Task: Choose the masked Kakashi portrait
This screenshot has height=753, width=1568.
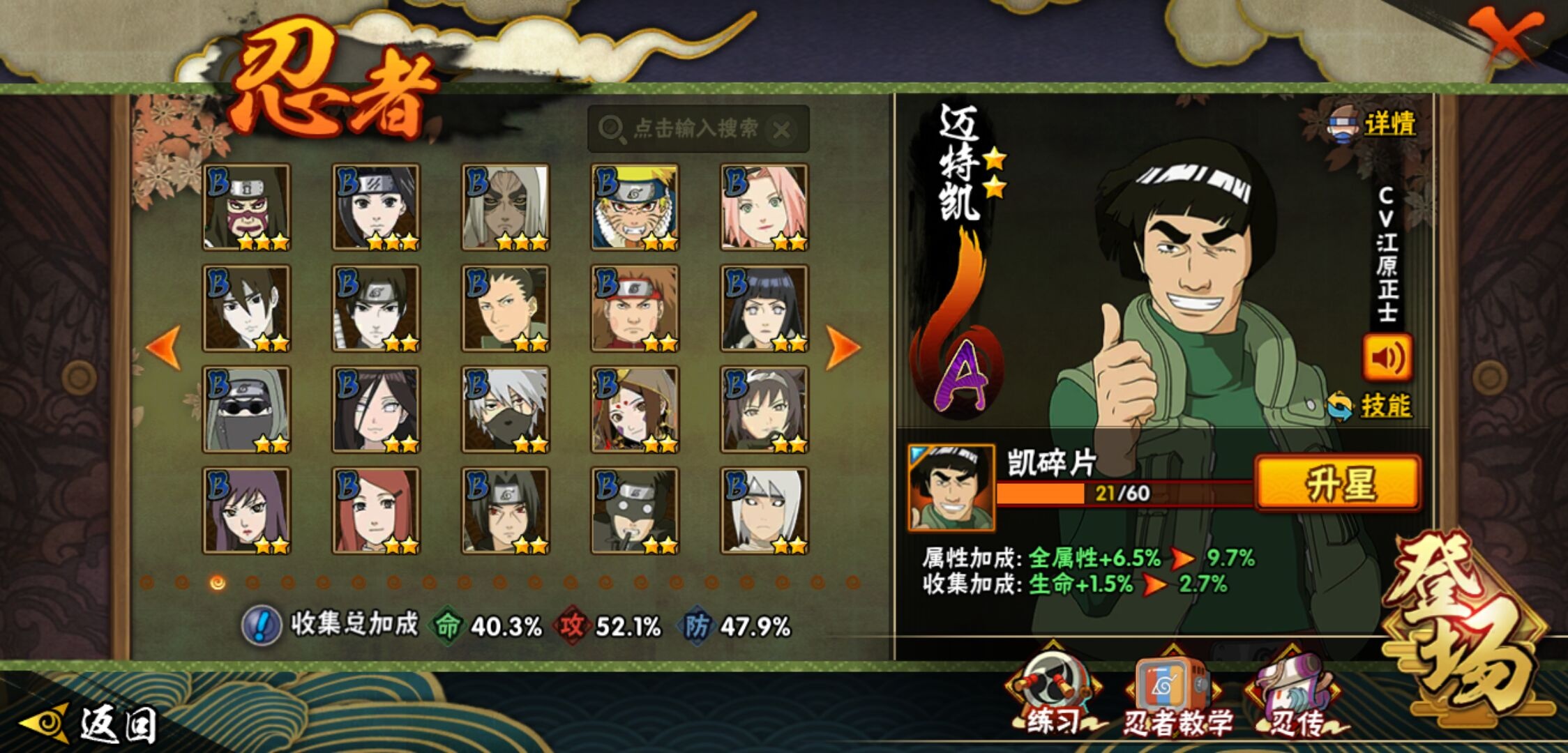Action: pyautogui.click(x=505, y=409)
